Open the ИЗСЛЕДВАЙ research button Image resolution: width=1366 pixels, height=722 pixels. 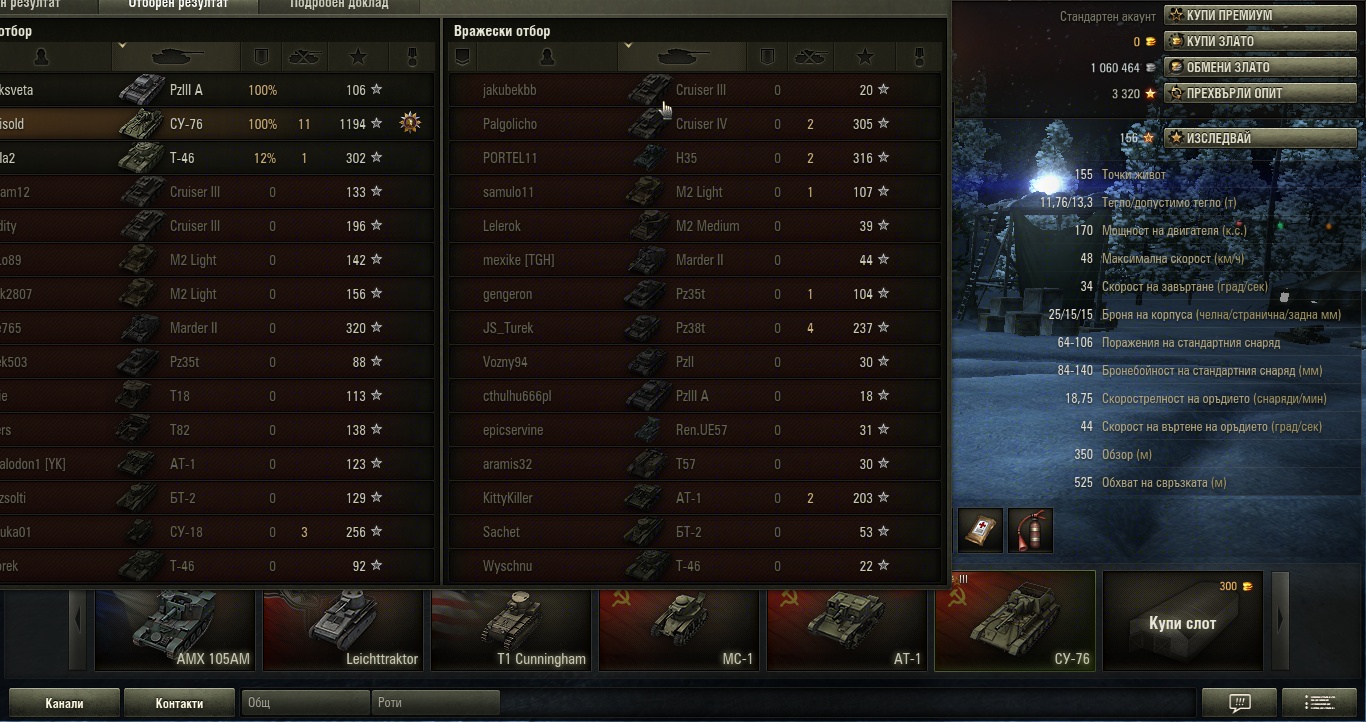pos(1246,138)
